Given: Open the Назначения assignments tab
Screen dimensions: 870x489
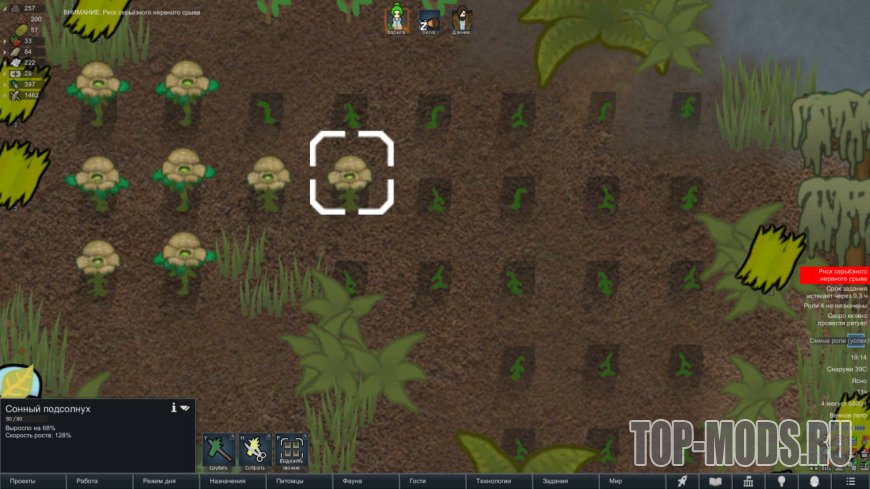Looking at the screenshot, I should (x=227, y=481).
